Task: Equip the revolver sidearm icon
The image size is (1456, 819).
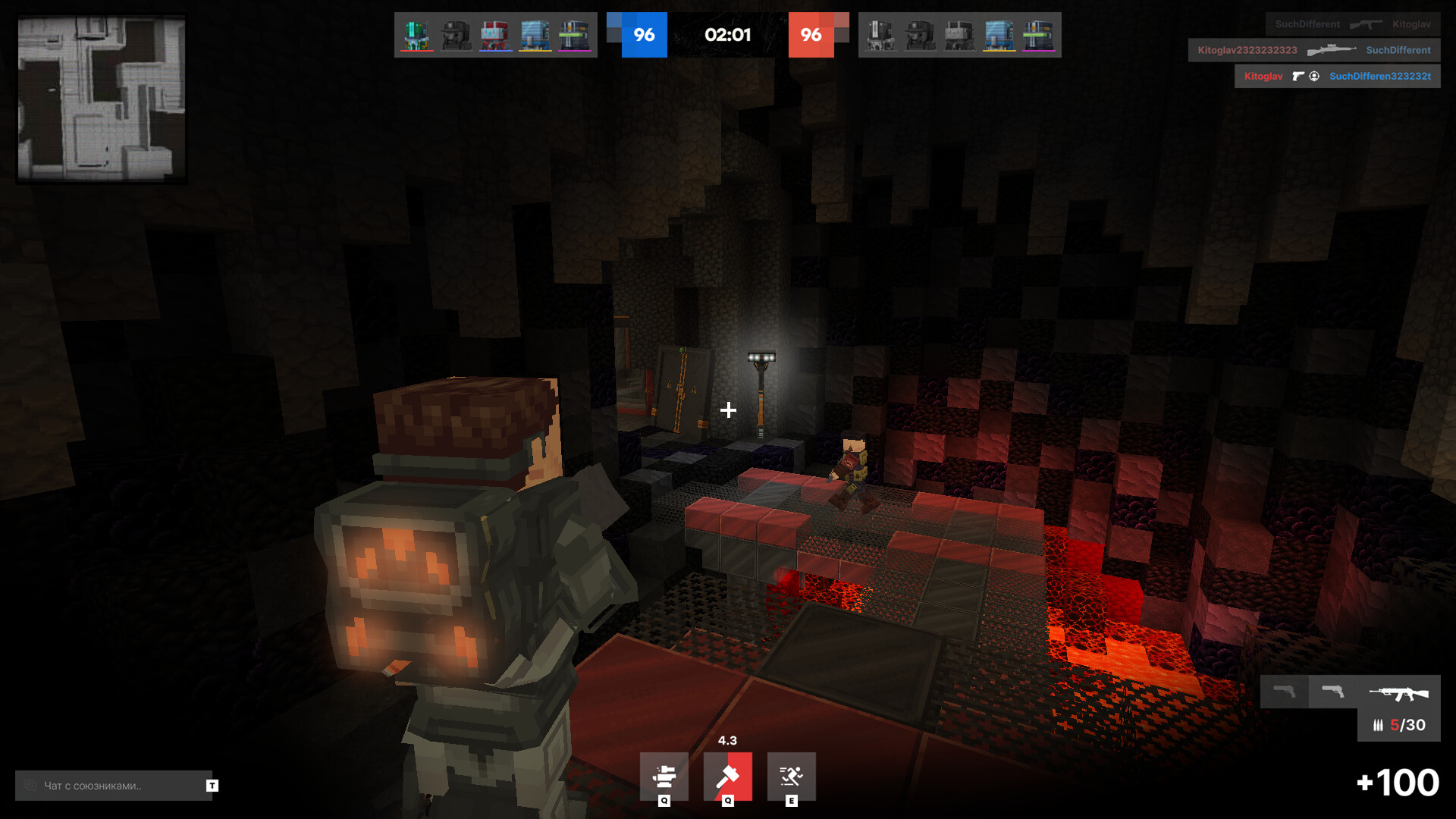Action: click(1332, 692)
